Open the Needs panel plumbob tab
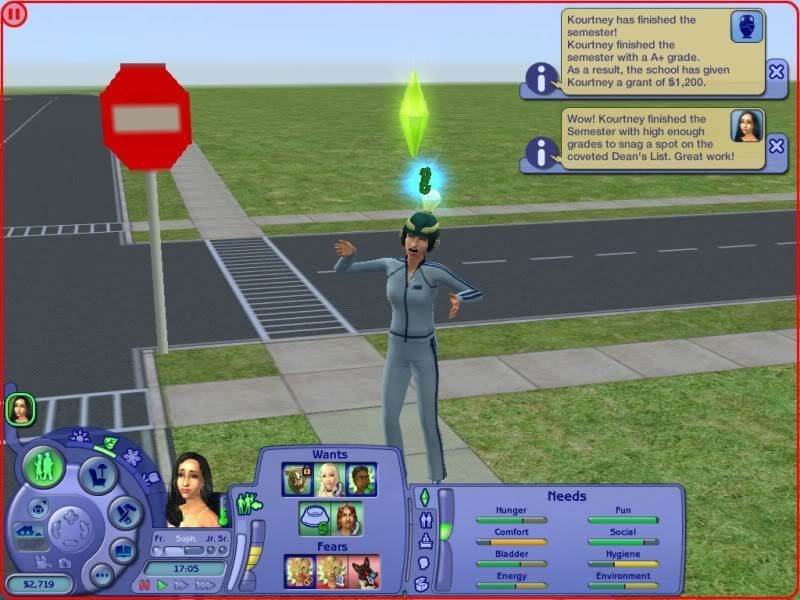Screen dimensions: 800x600 pos(423,497)
